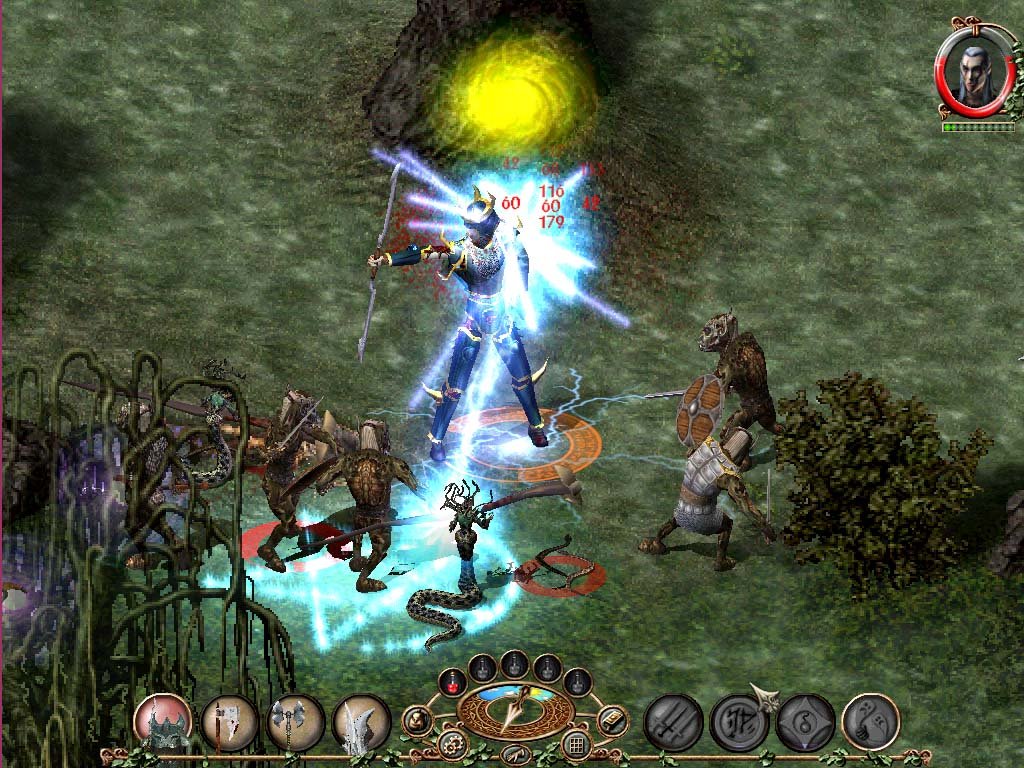Activate the rune glyph combat art
The width and height of the screenshot is (1024, 768).
click(x=738, y=722)
